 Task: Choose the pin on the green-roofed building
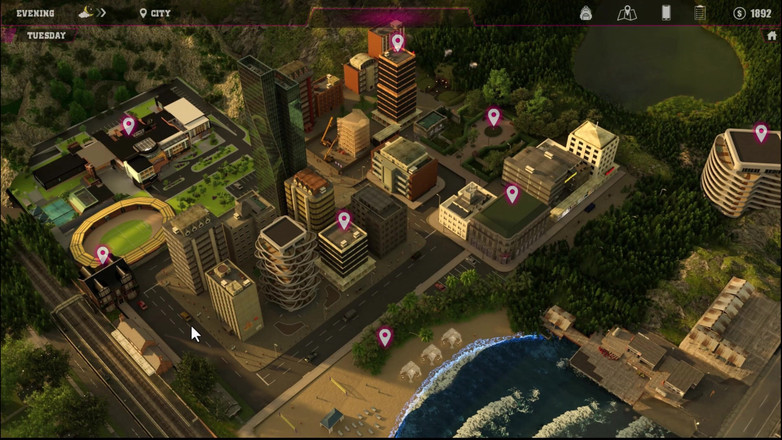pyautogui.click(x=512, y=193)
